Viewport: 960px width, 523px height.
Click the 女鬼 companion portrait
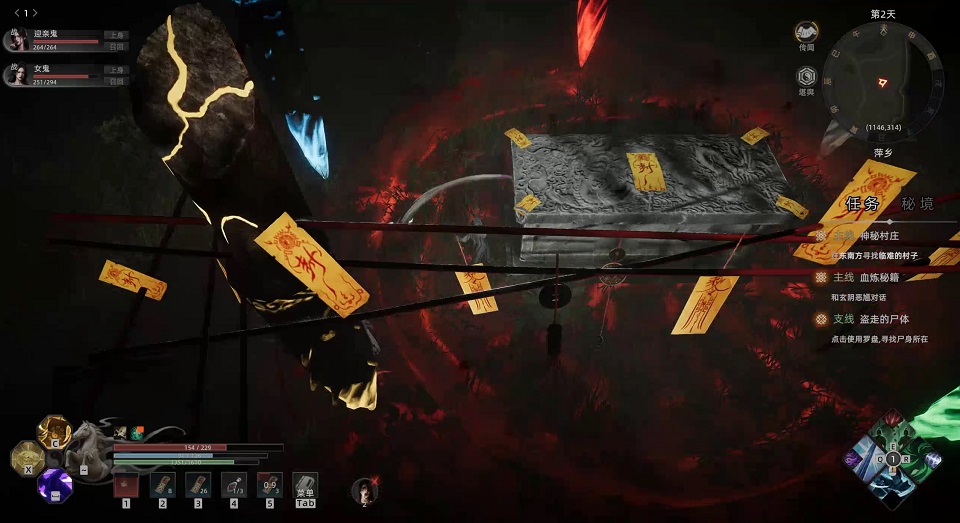16,74
